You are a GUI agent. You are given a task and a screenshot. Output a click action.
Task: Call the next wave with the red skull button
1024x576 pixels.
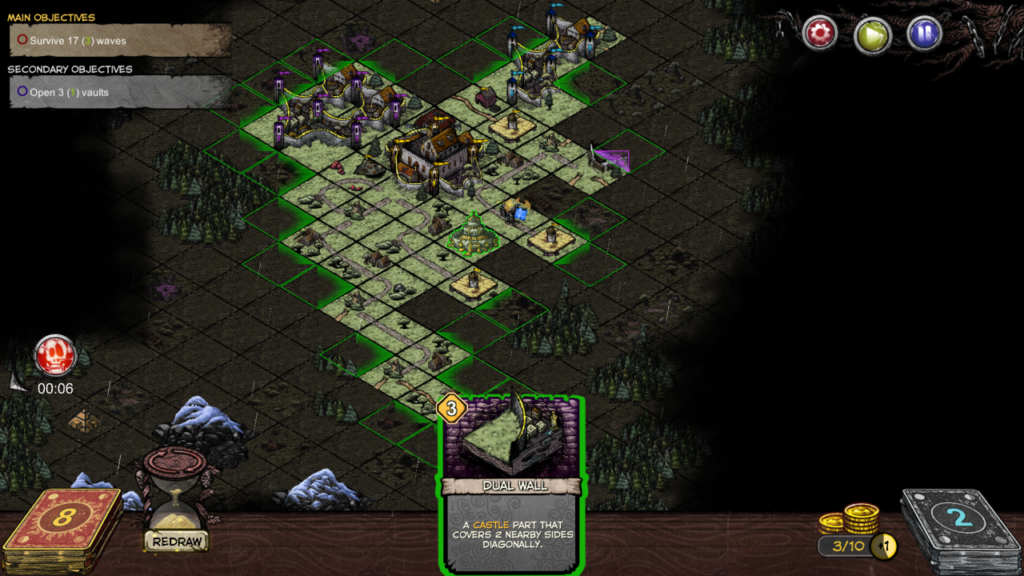(x=55, y=355)
